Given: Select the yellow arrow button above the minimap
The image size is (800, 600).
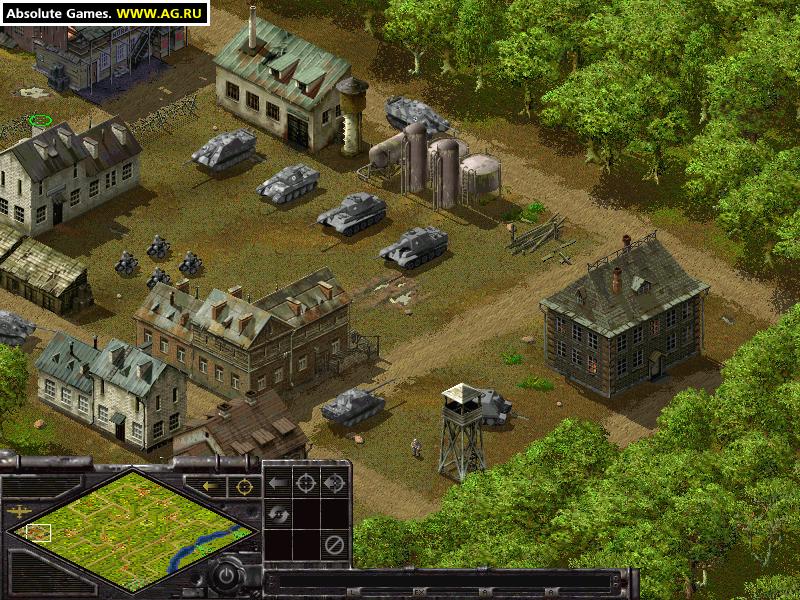Looking at the screenshot, I should 211,487.
